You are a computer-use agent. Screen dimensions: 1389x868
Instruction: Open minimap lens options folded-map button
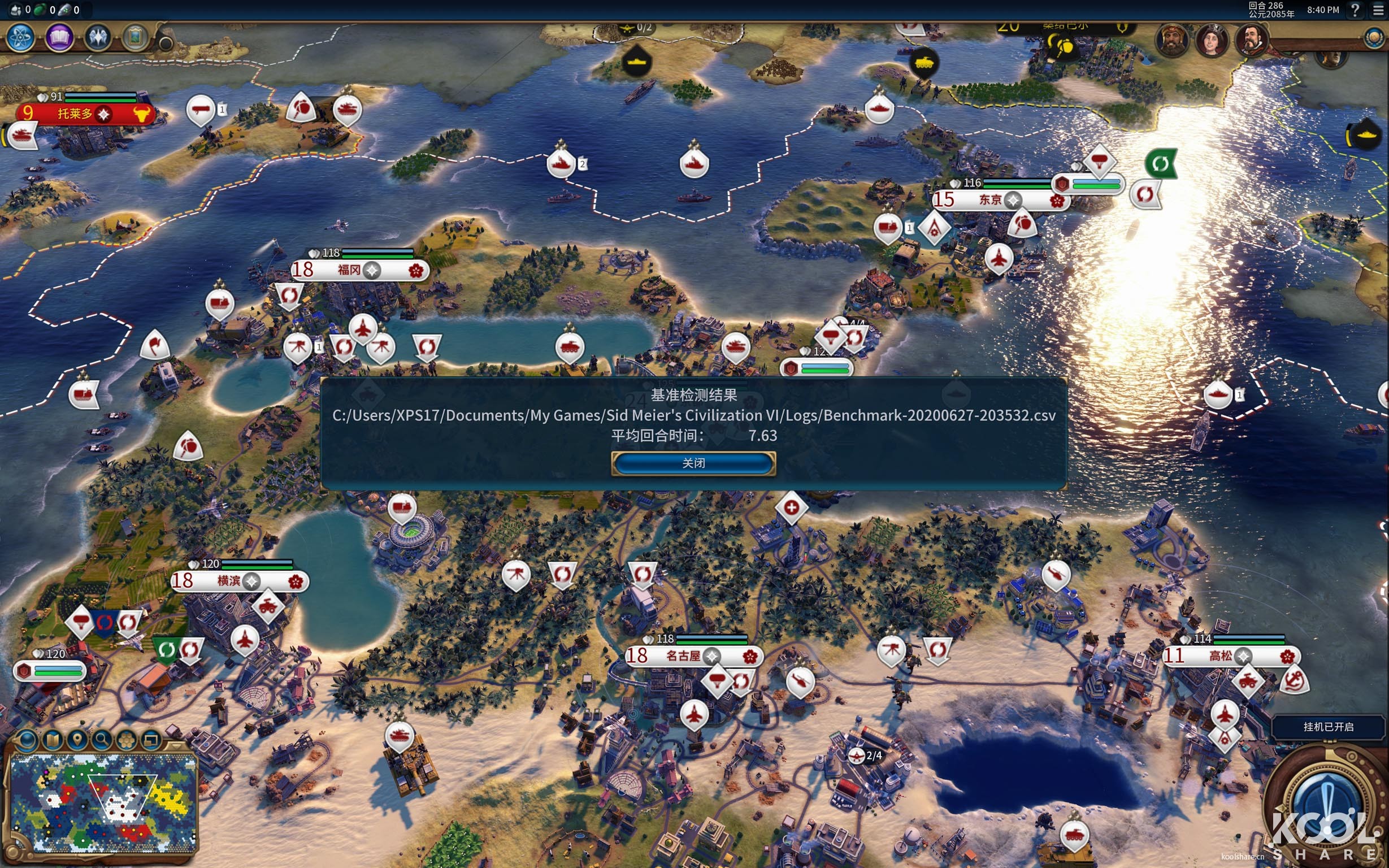[x=52, y=740]
